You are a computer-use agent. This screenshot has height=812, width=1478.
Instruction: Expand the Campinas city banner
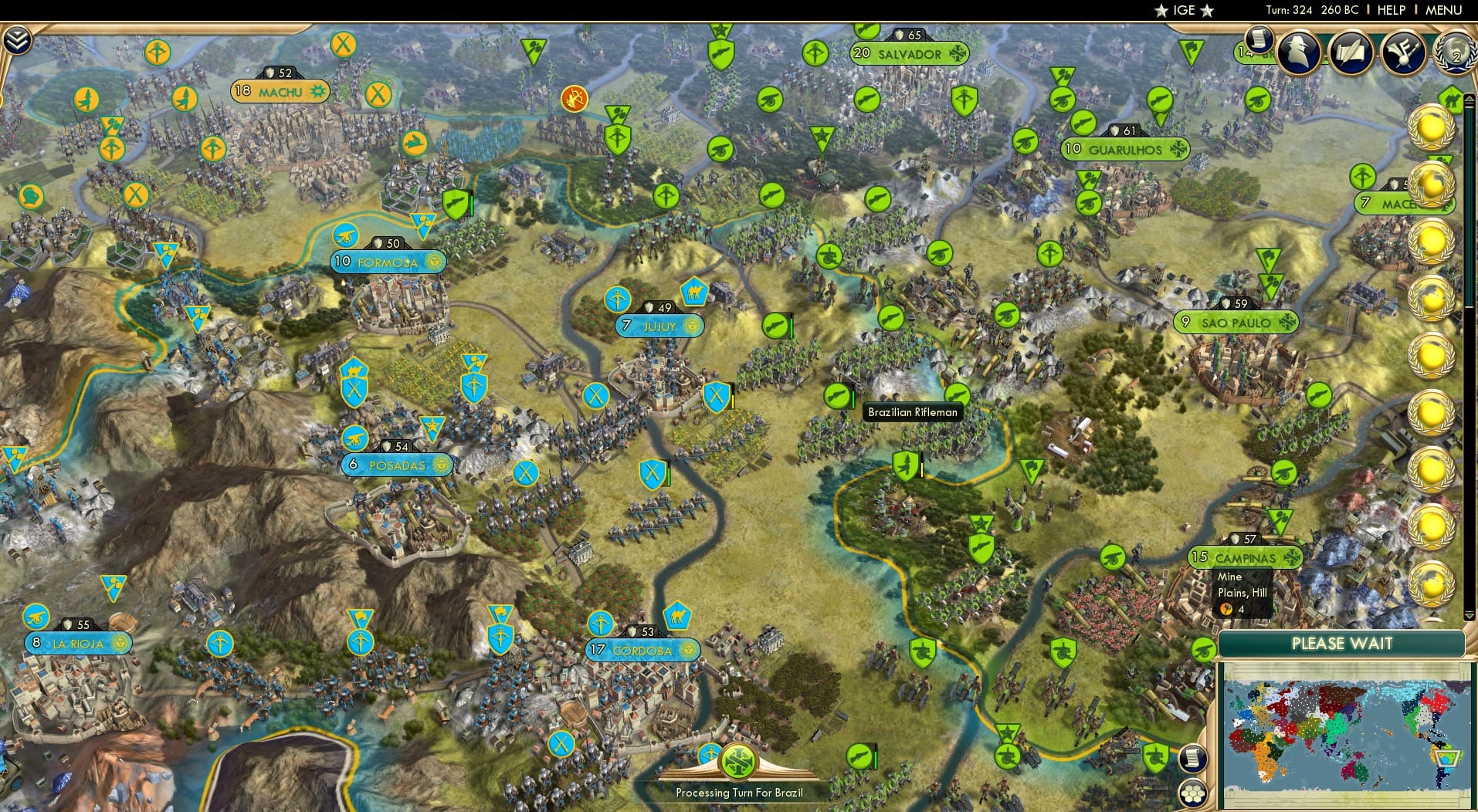click(x=1246, y=556)
